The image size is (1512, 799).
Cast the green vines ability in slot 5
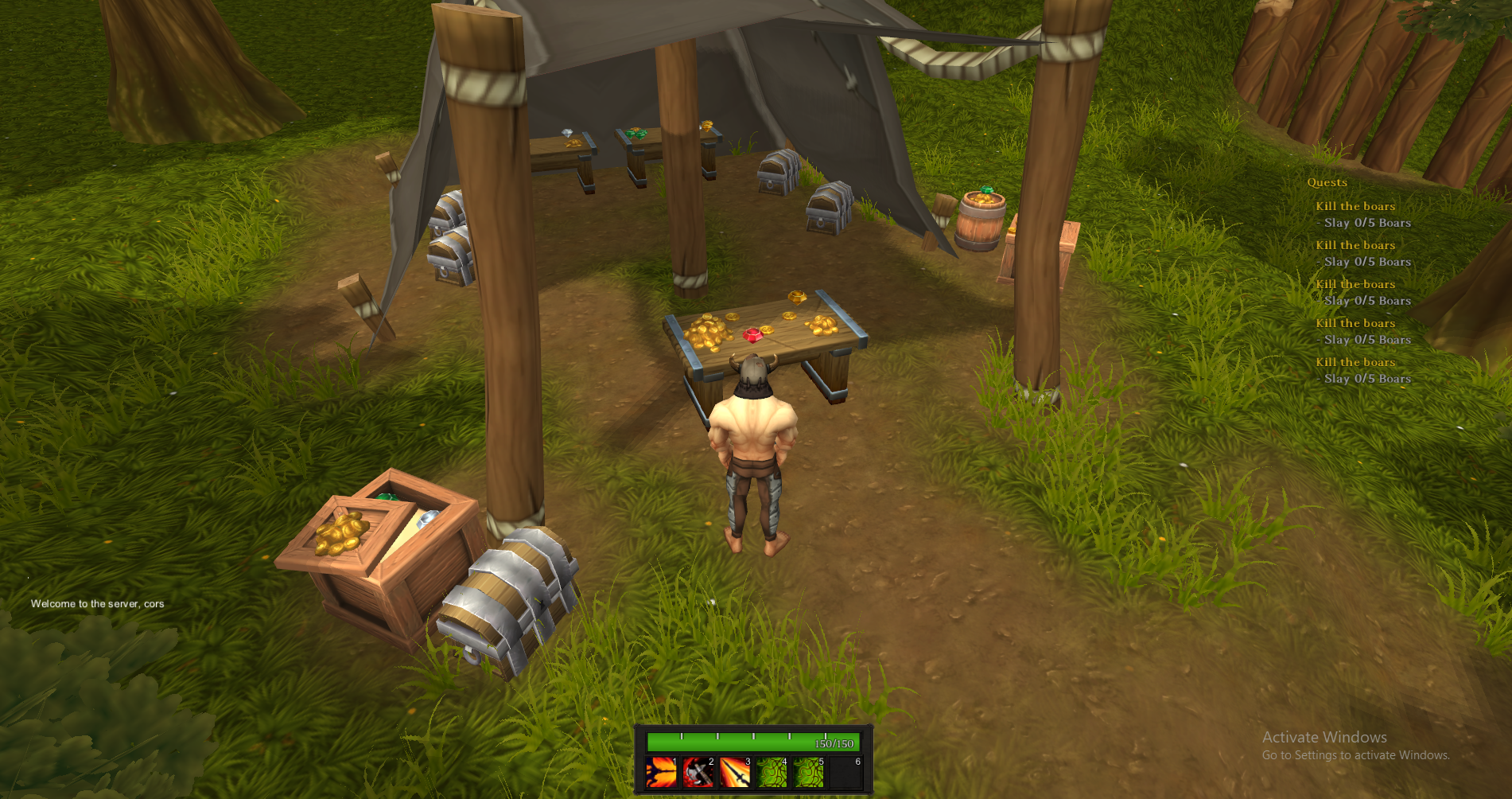point(808,772)
